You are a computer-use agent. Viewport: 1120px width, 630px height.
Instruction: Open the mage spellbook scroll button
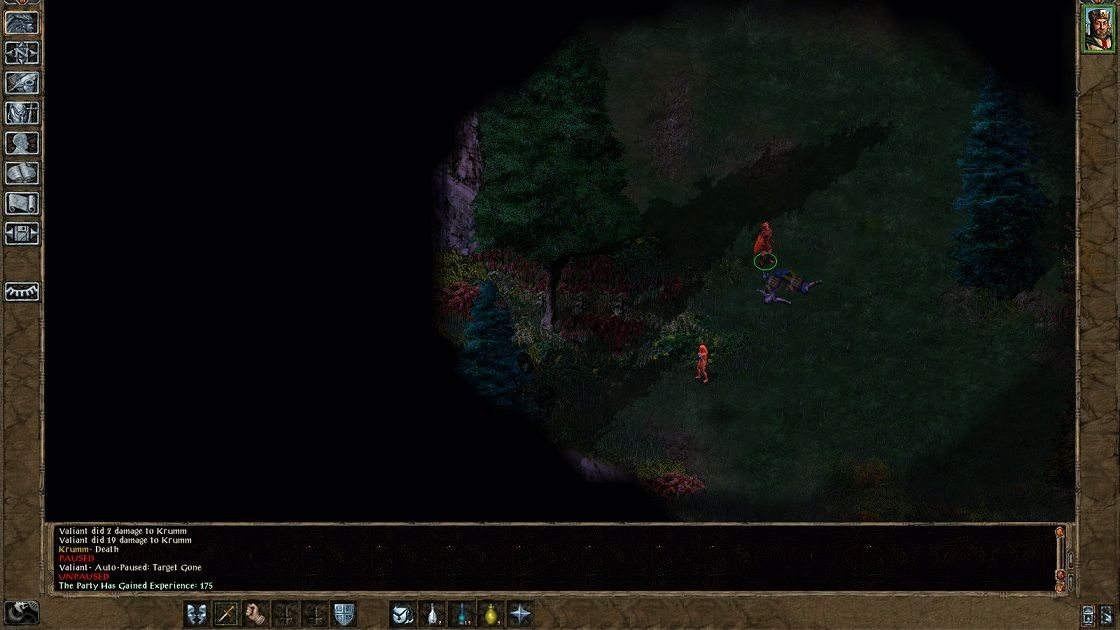(22, 173)
